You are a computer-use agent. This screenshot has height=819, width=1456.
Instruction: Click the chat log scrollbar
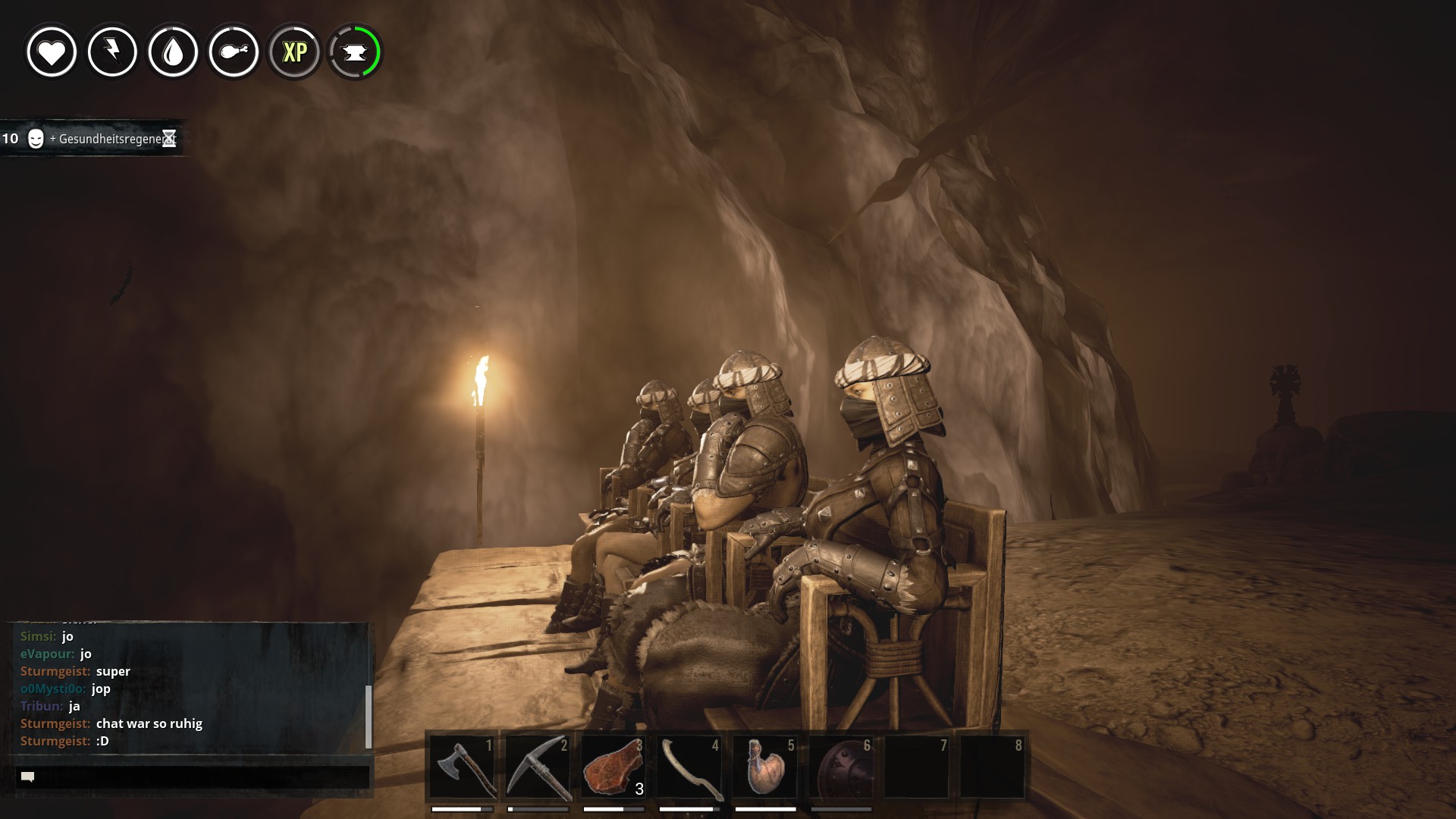[369, 716]
